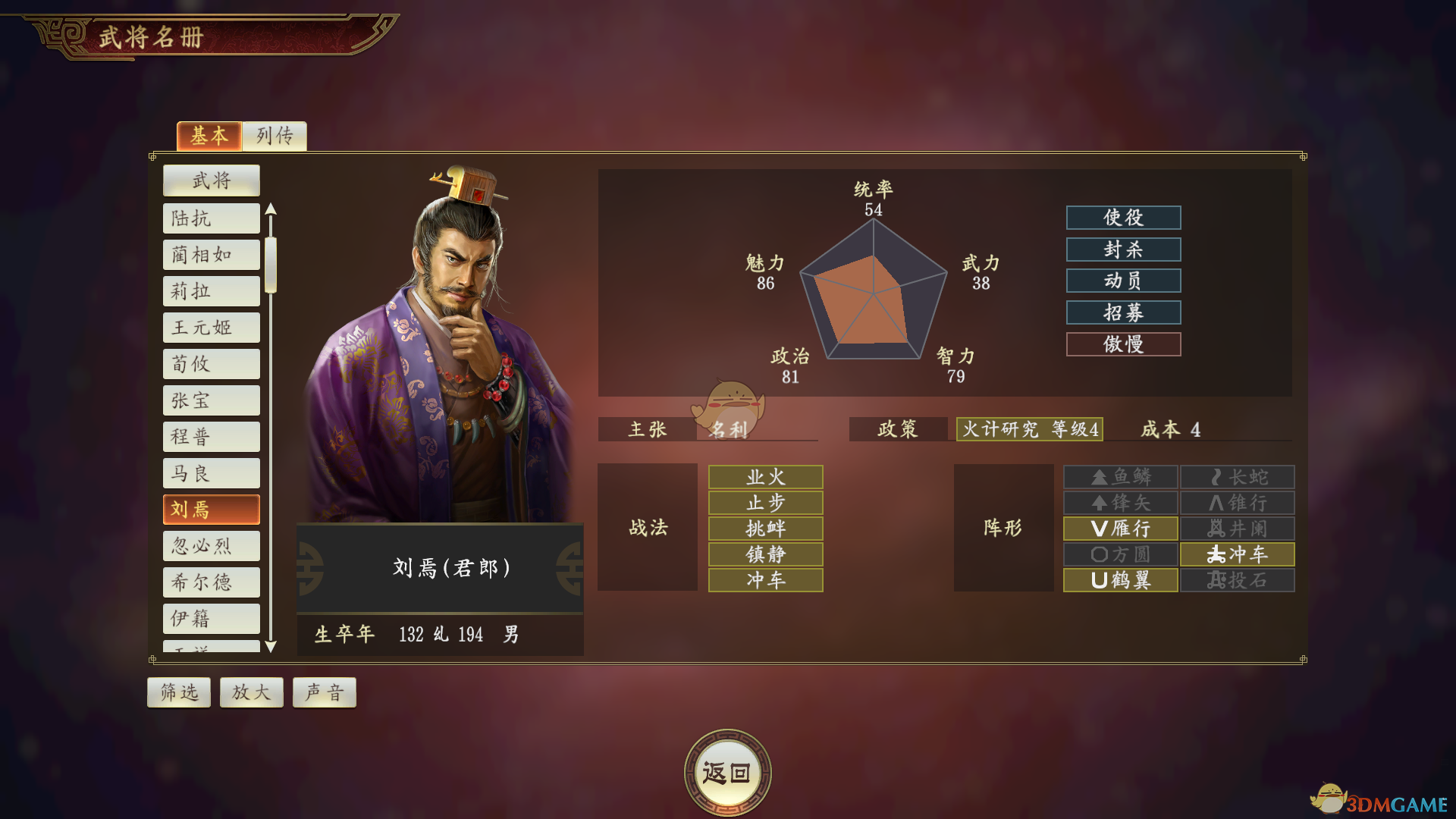Click the officer list scrollbar down arrow
The width and height of the screenshot is (1456, 819).
(x=271, y=649)
